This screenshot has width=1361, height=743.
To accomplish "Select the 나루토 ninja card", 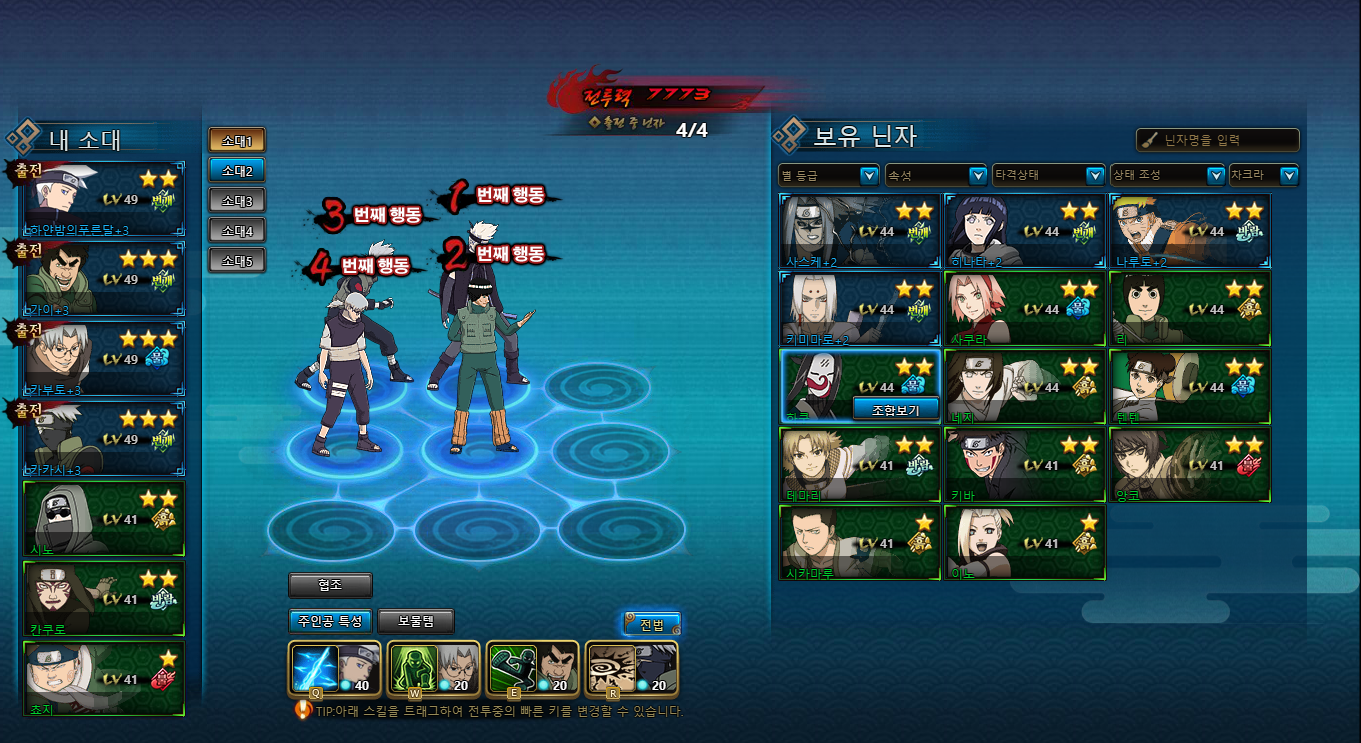I will pyautogui.click(x=1190, y=231).
